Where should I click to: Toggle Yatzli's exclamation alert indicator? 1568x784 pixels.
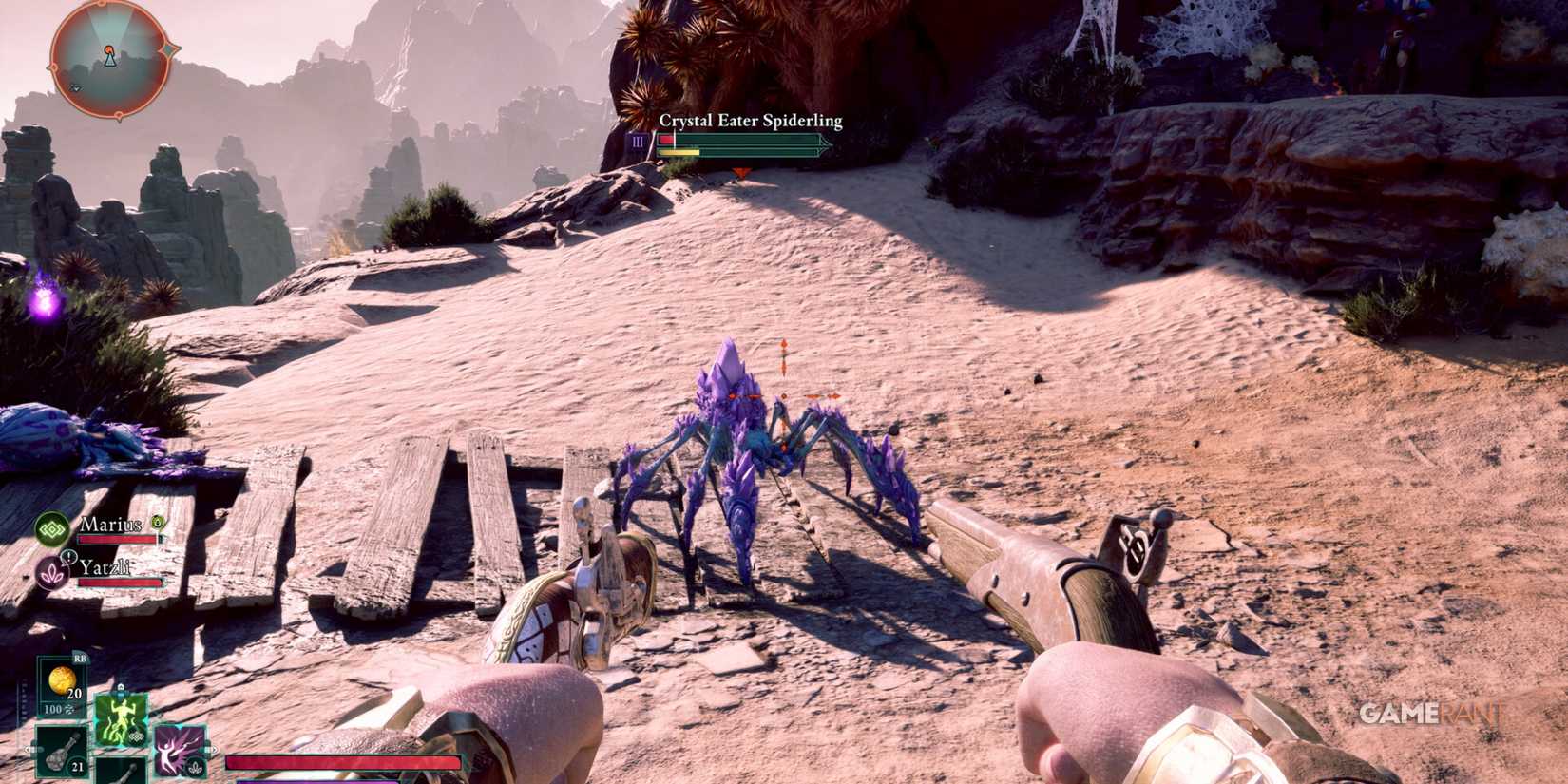69,556
